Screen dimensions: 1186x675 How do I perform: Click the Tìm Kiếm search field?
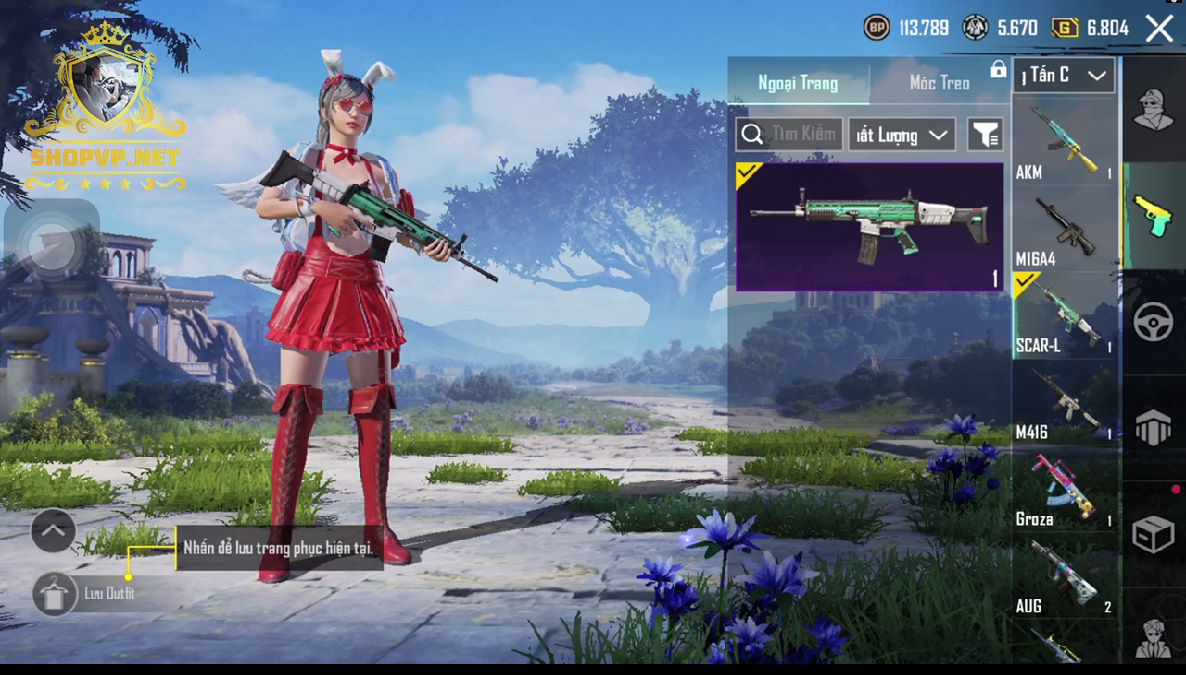[788, 134]
